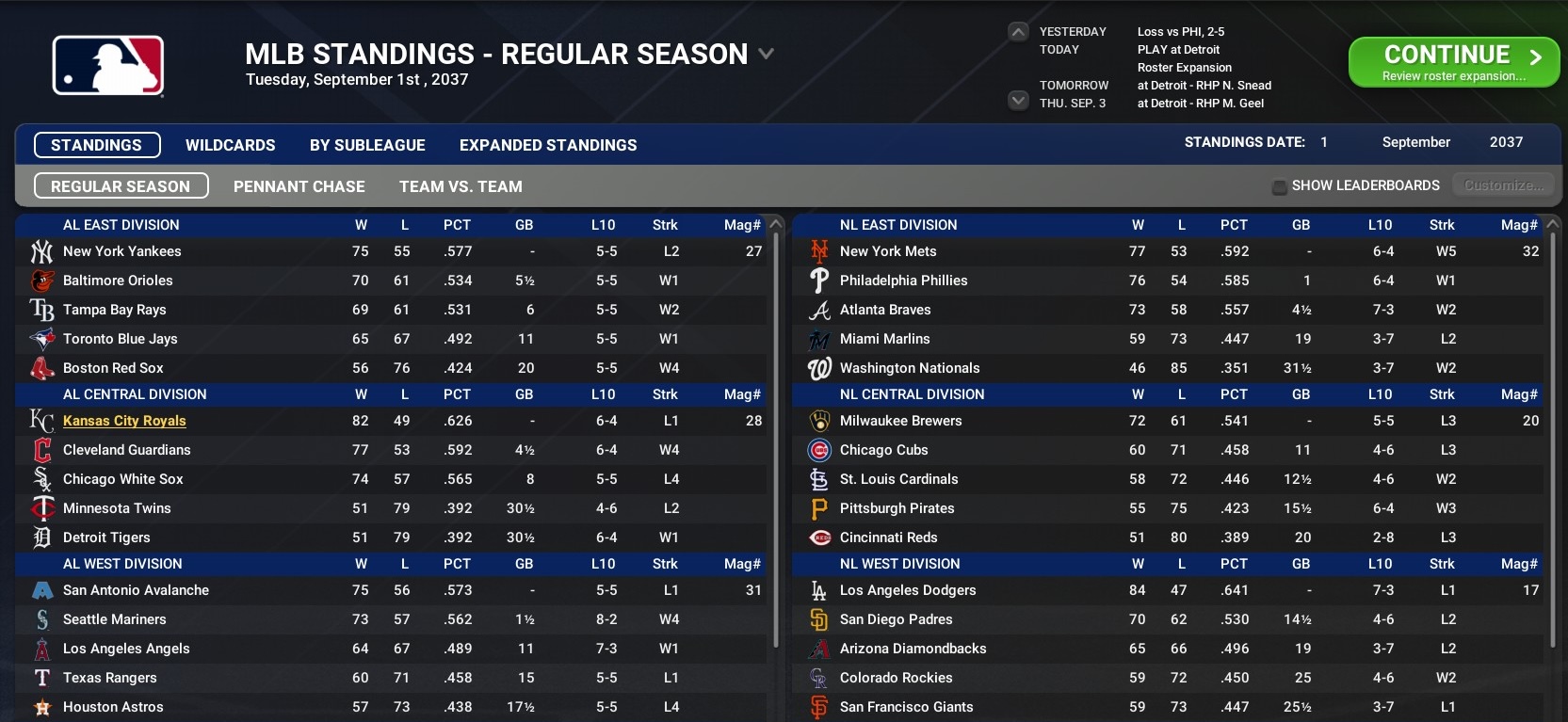
Task: Click the New York Mets logo
Action: coord(819,251)
